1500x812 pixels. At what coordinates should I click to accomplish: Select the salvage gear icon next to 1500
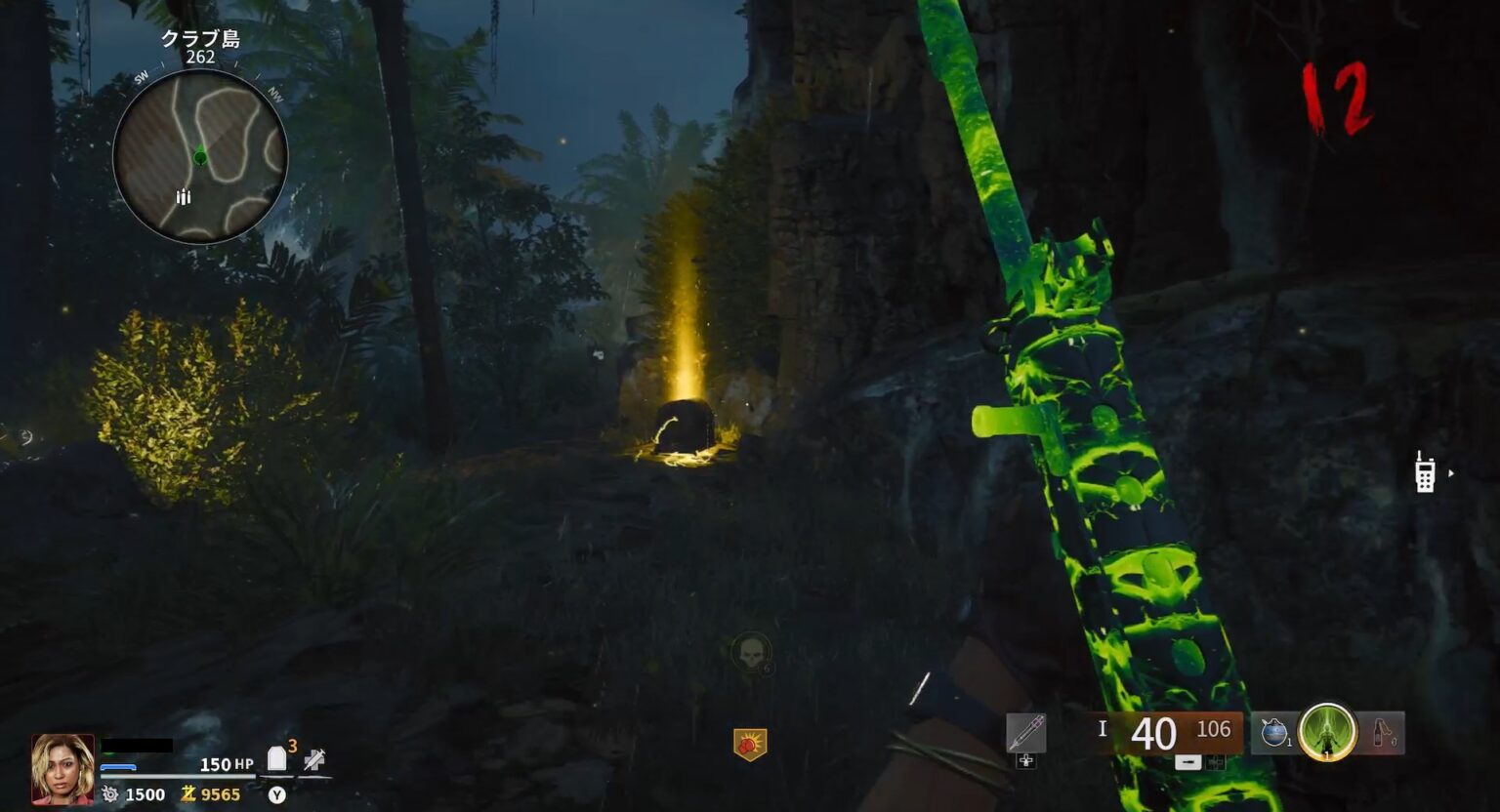[x=110, y=794]
